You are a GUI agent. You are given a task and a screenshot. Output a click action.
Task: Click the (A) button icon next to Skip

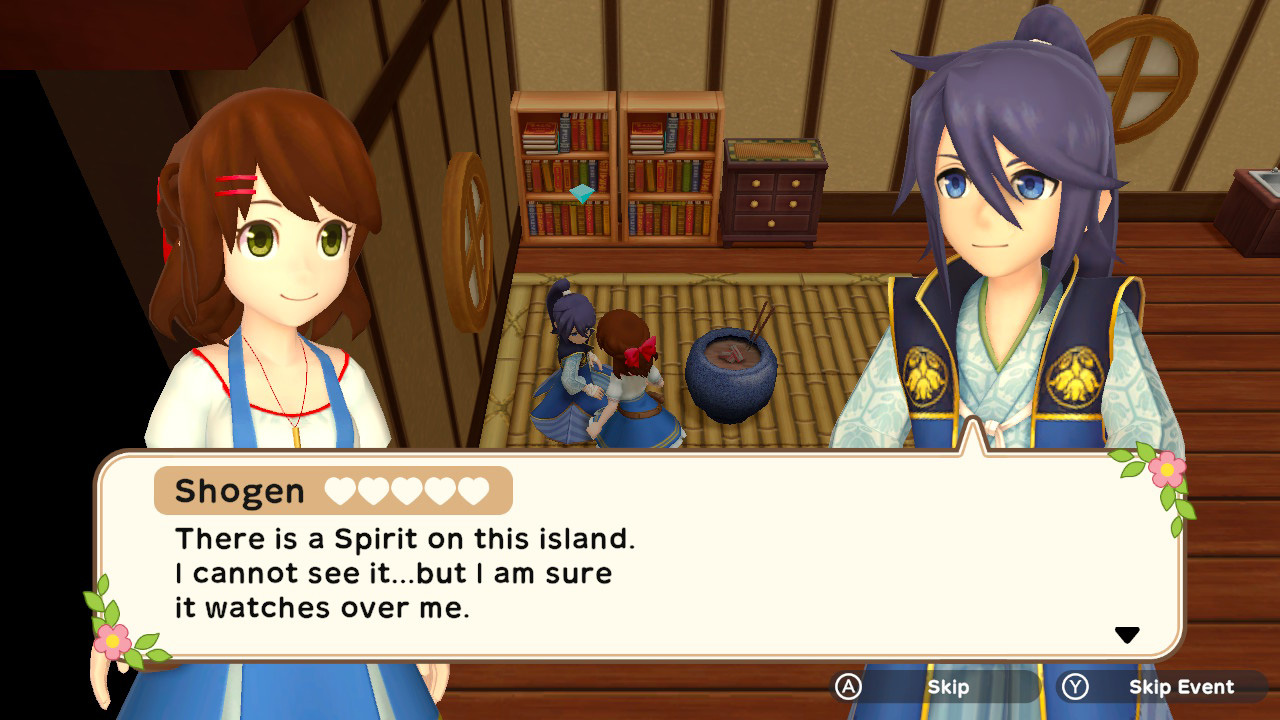pyautogui.click(x=848, y=687)
